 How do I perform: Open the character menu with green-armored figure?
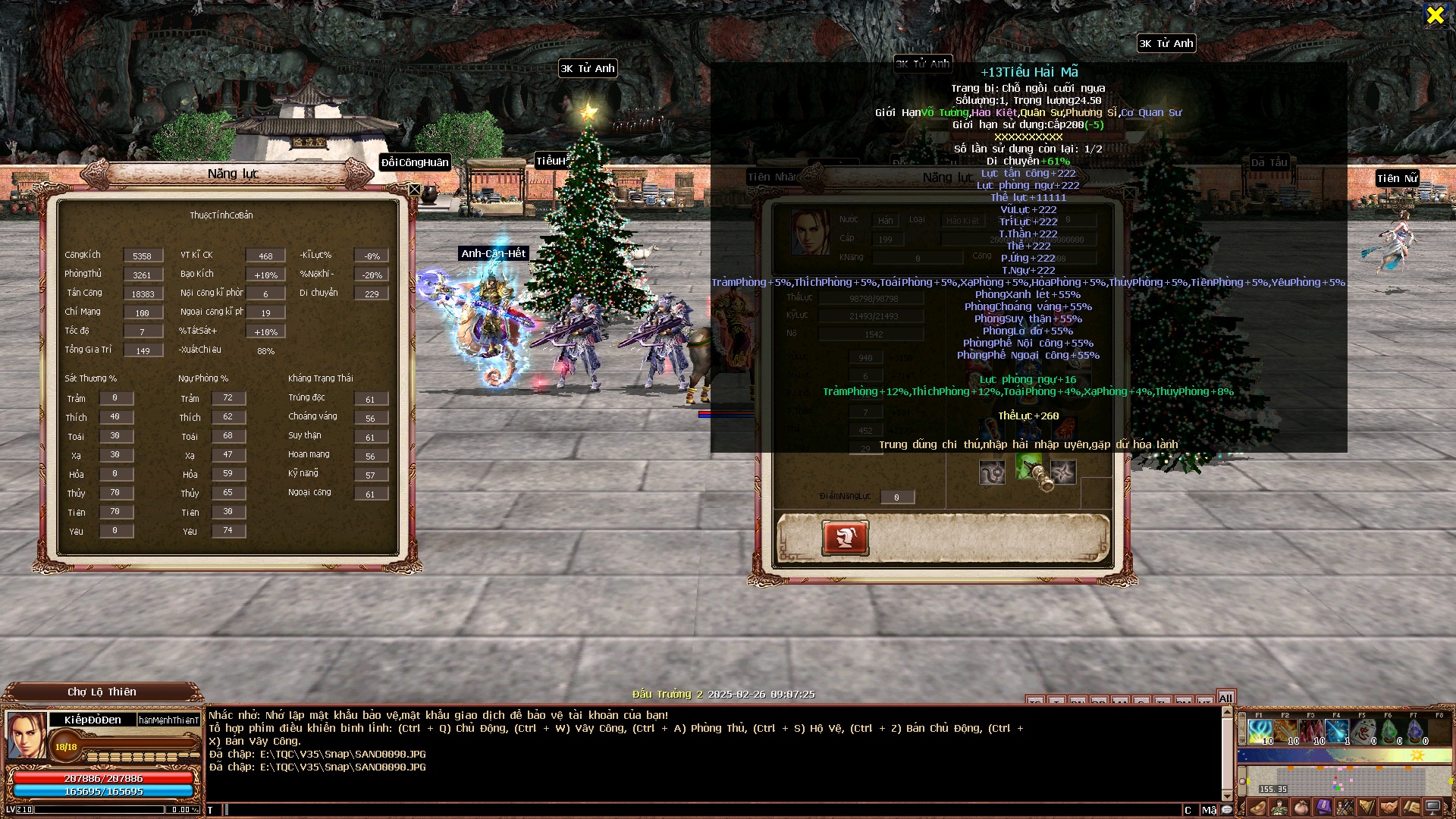[1279, 808]
